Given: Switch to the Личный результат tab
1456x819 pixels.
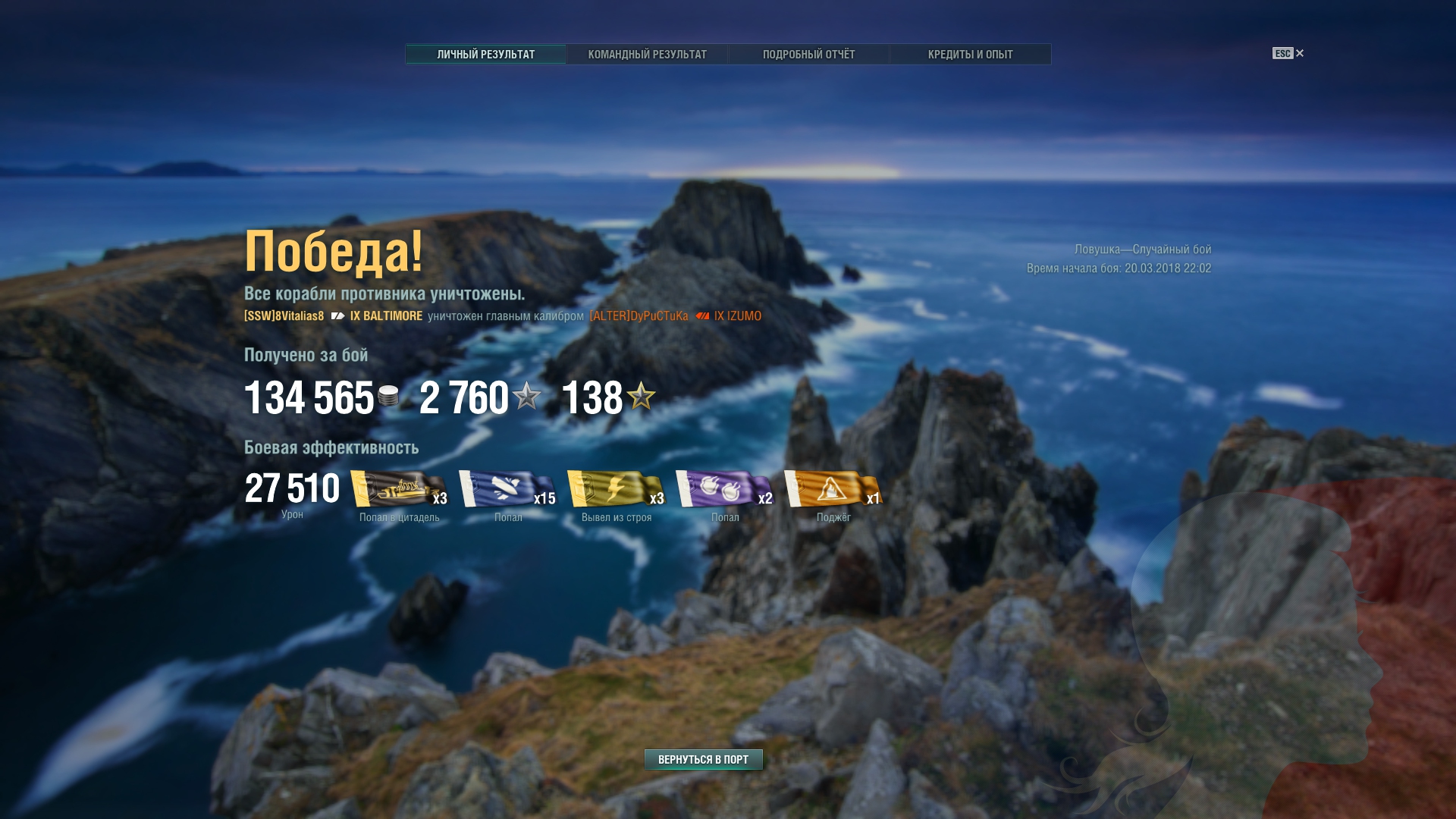Looking at the screenshot, I should (x=485, y=55).
